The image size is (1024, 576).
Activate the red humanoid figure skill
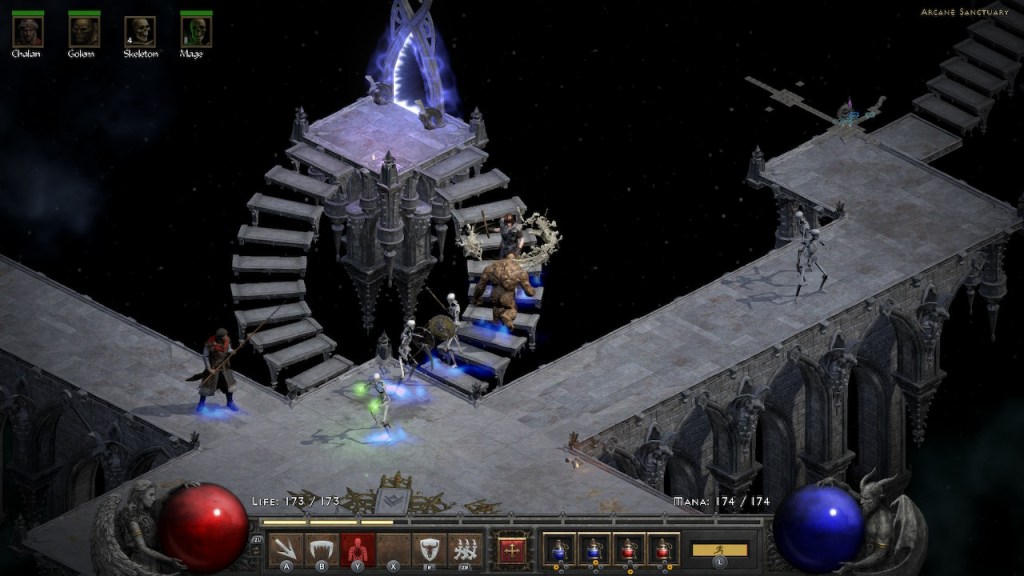357,549
